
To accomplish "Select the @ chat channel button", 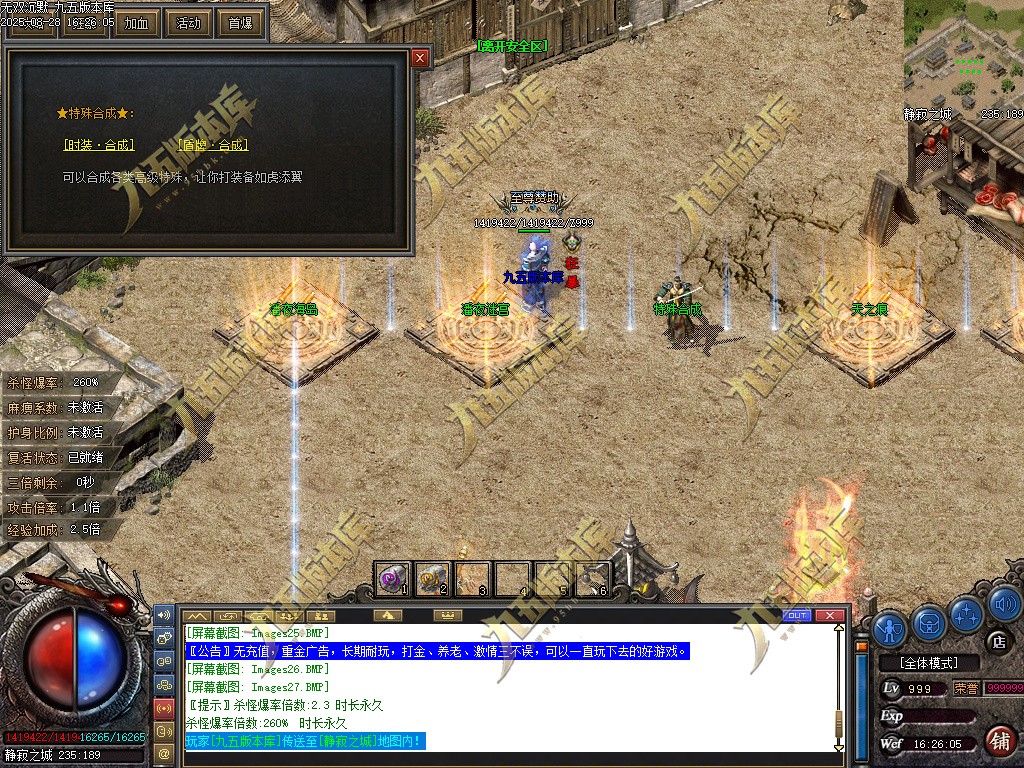I will pyautogui.click(x=164, y=753).
